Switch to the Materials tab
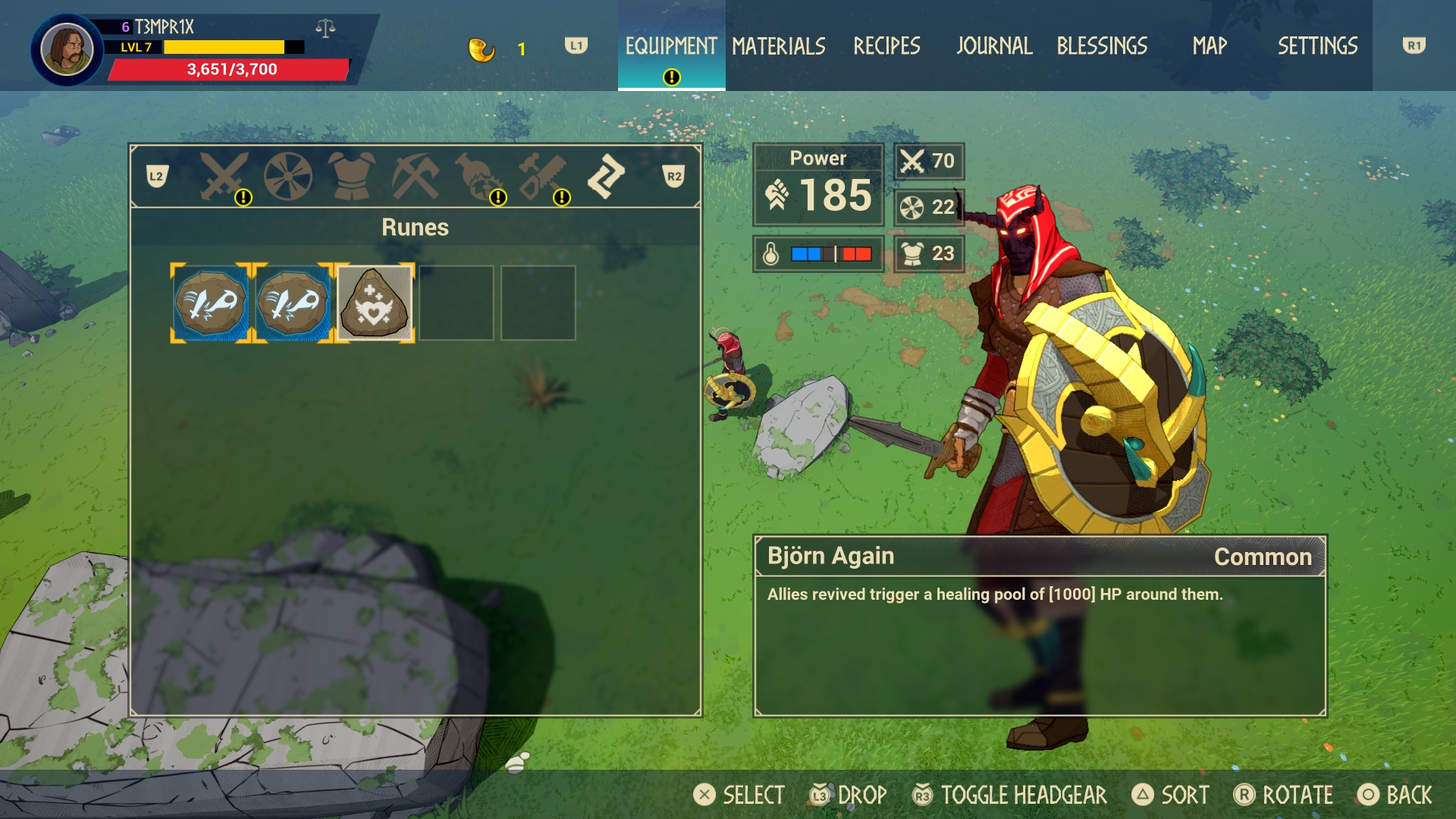 tap(779, 46)
